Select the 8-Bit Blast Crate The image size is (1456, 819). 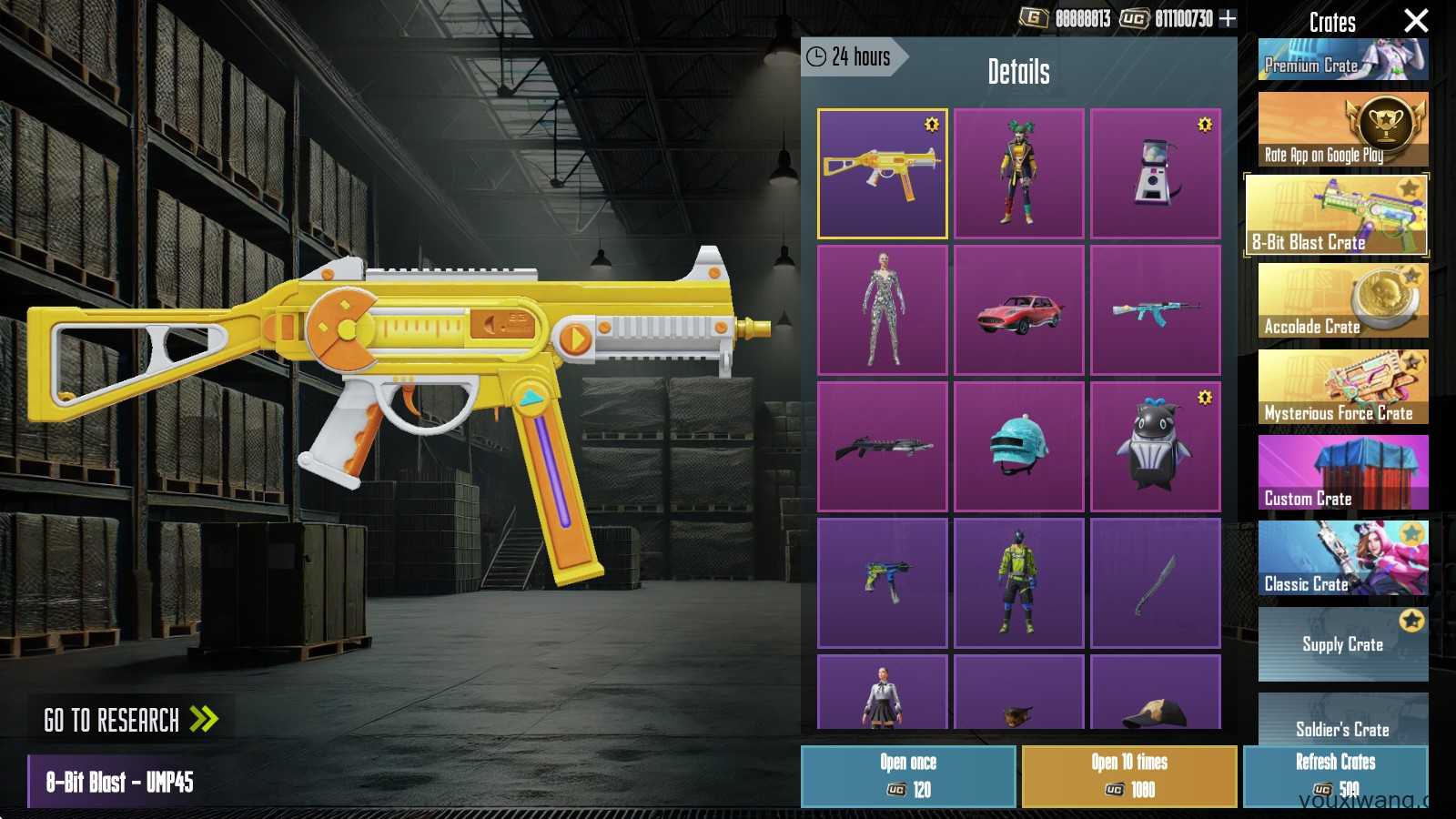click(x=1336, y=216)
